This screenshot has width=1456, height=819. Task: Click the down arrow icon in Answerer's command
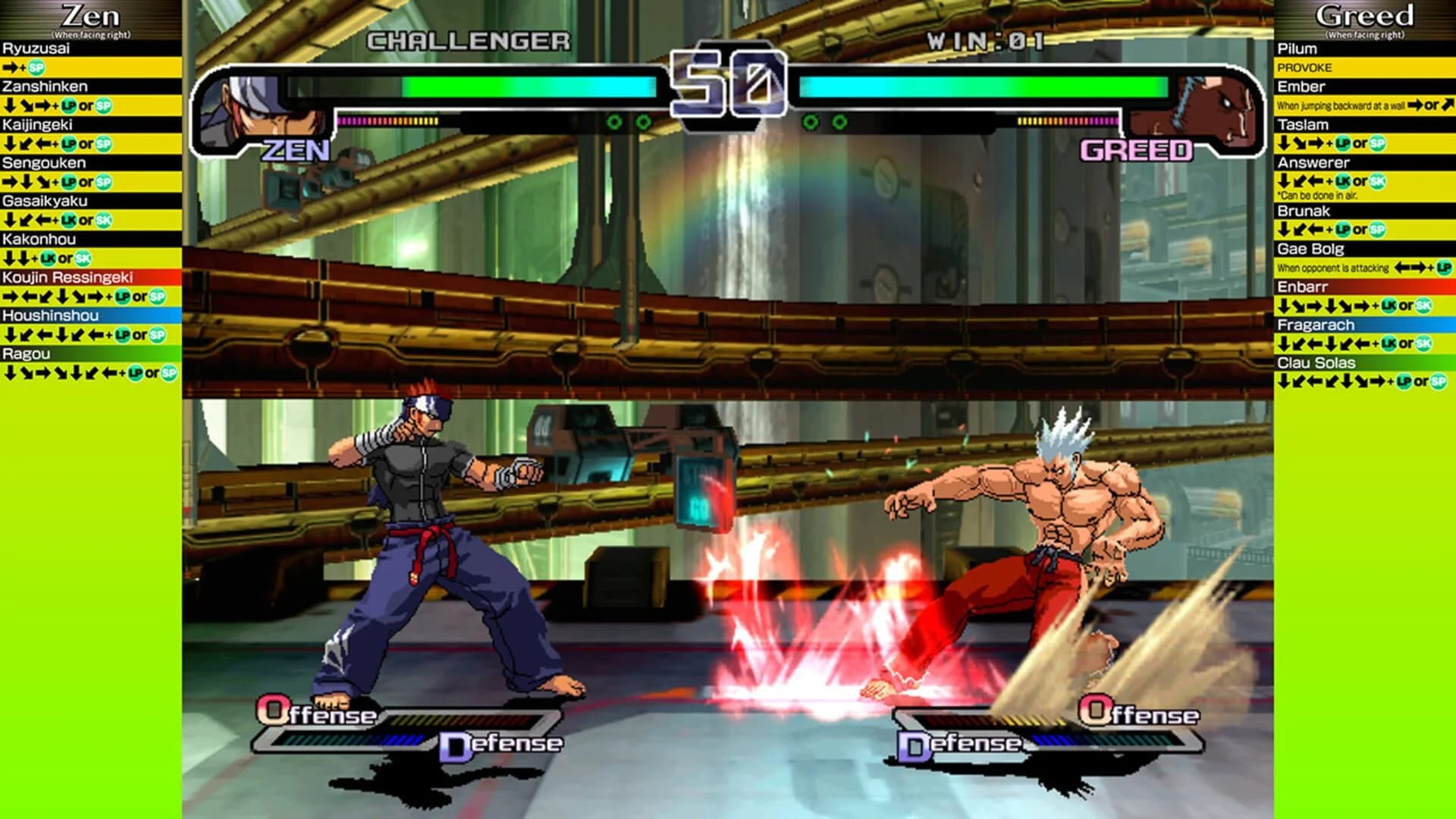(x=1284, y=180)
